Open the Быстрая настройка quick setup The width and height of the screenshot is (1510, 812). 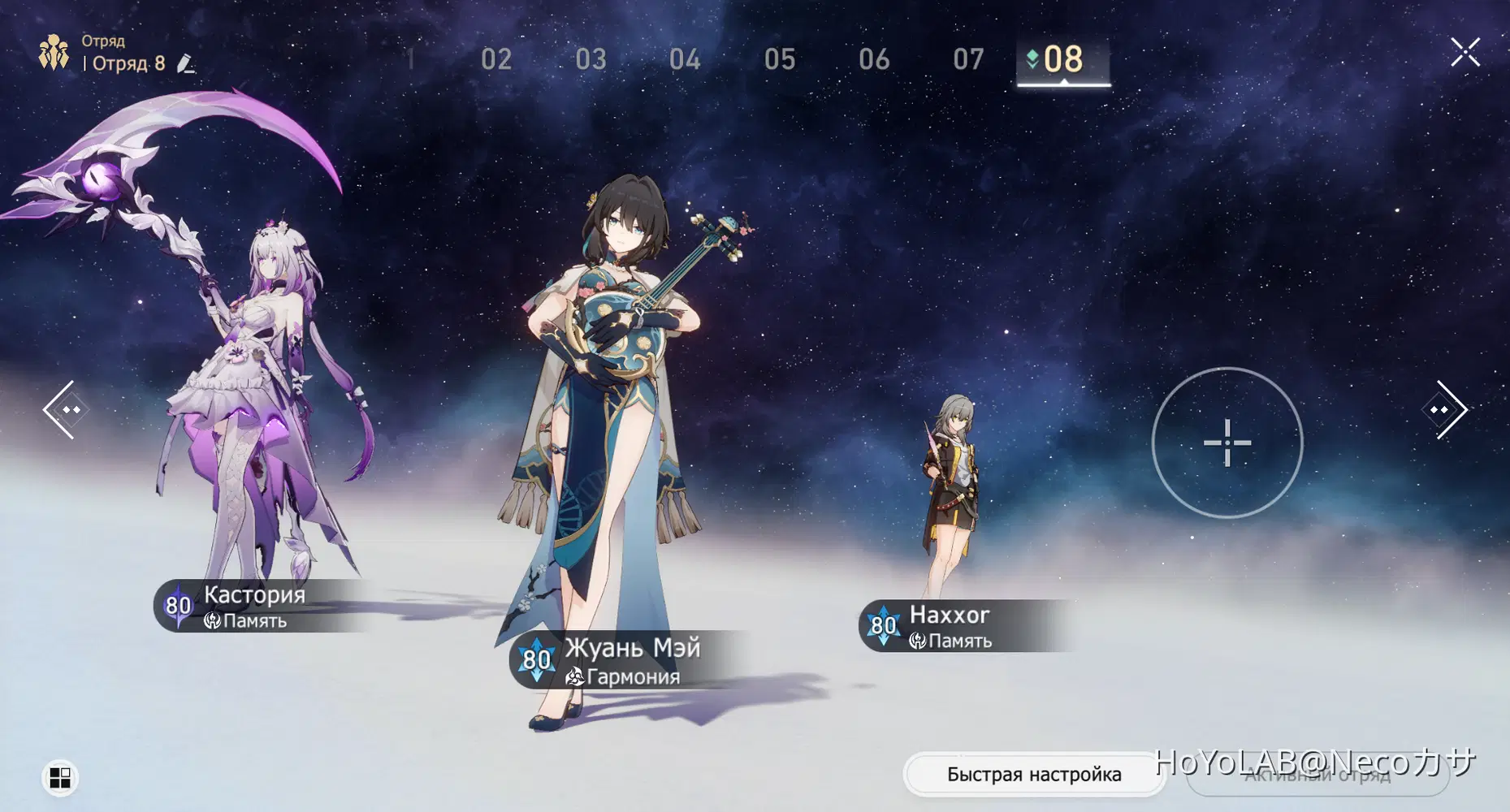click(x=1033, y=774)
